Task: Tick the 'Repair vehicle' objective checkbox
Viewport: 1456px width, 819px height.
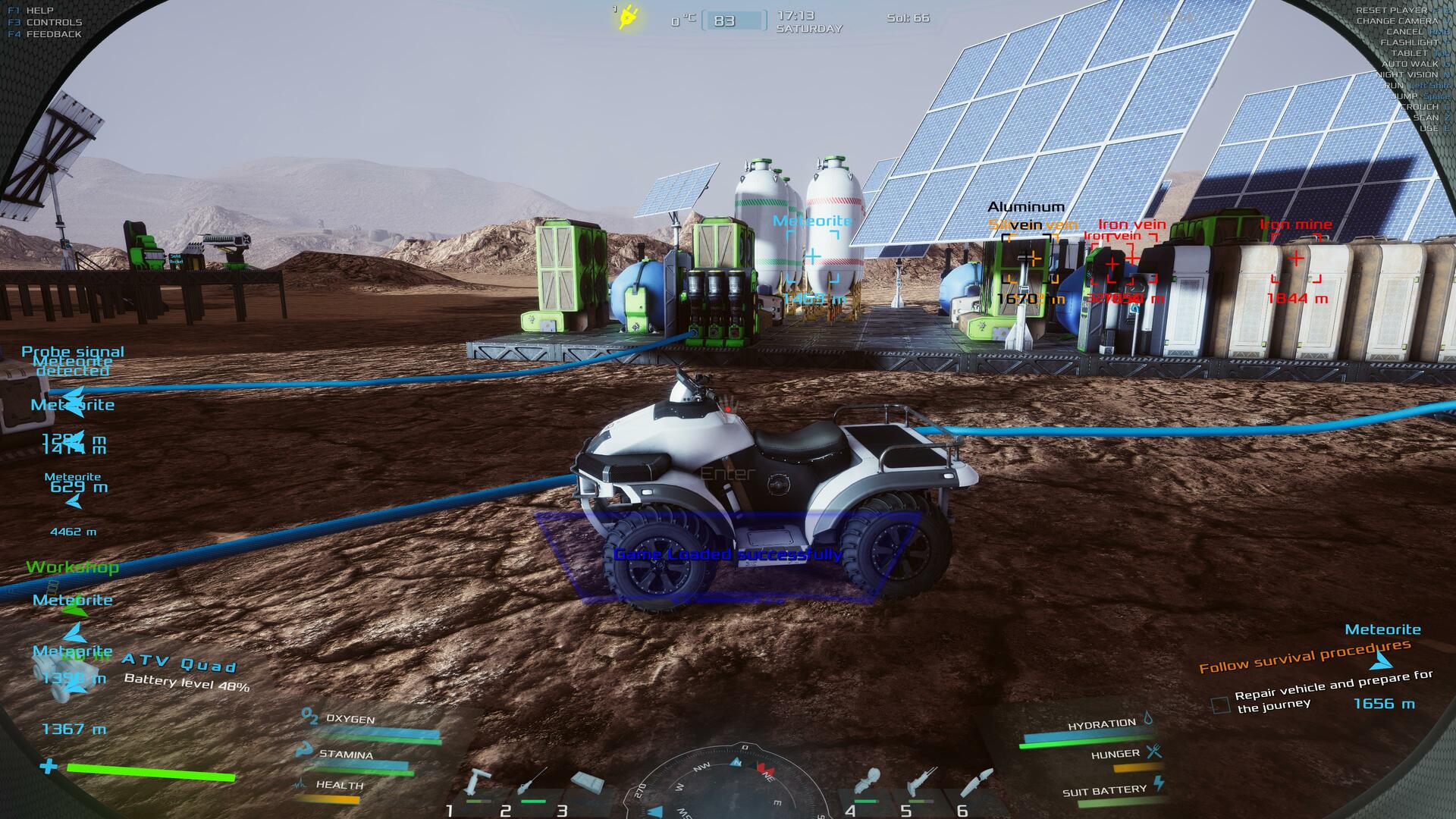Action: 1220,705
